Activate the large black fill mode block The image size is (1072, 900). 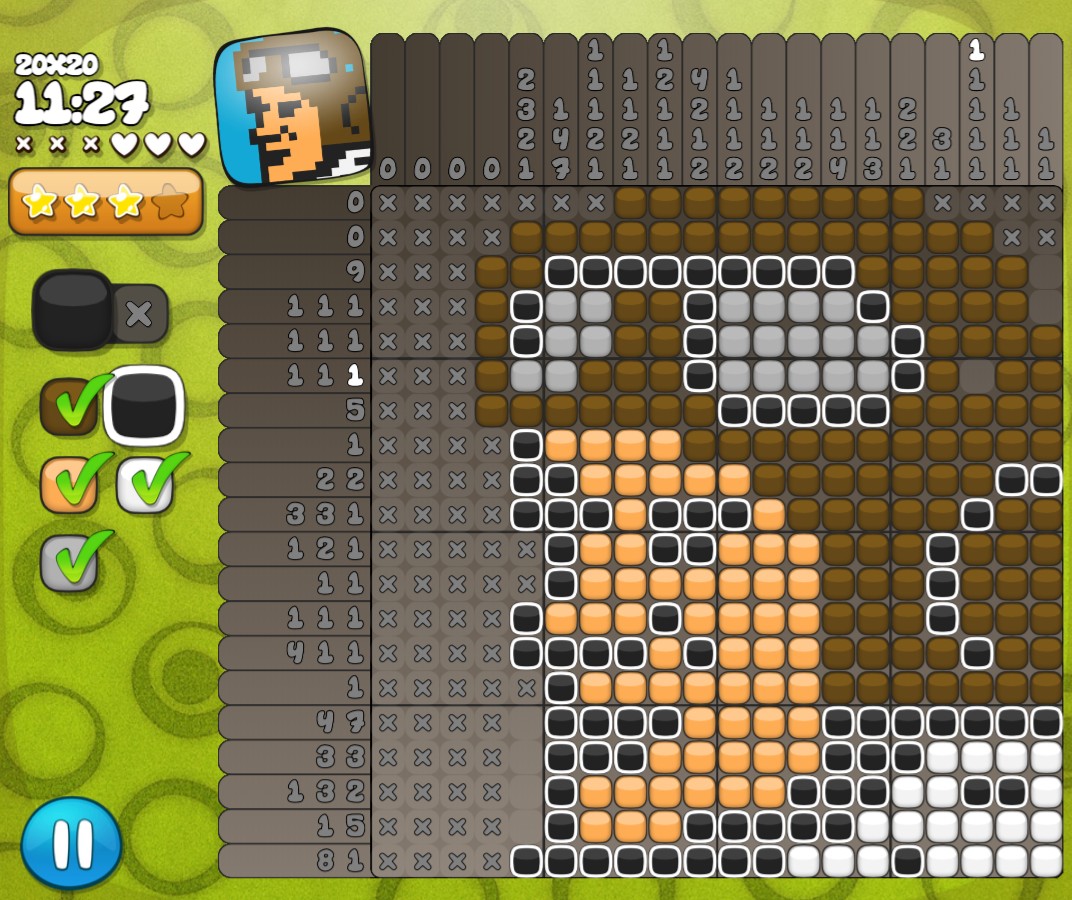73,310
